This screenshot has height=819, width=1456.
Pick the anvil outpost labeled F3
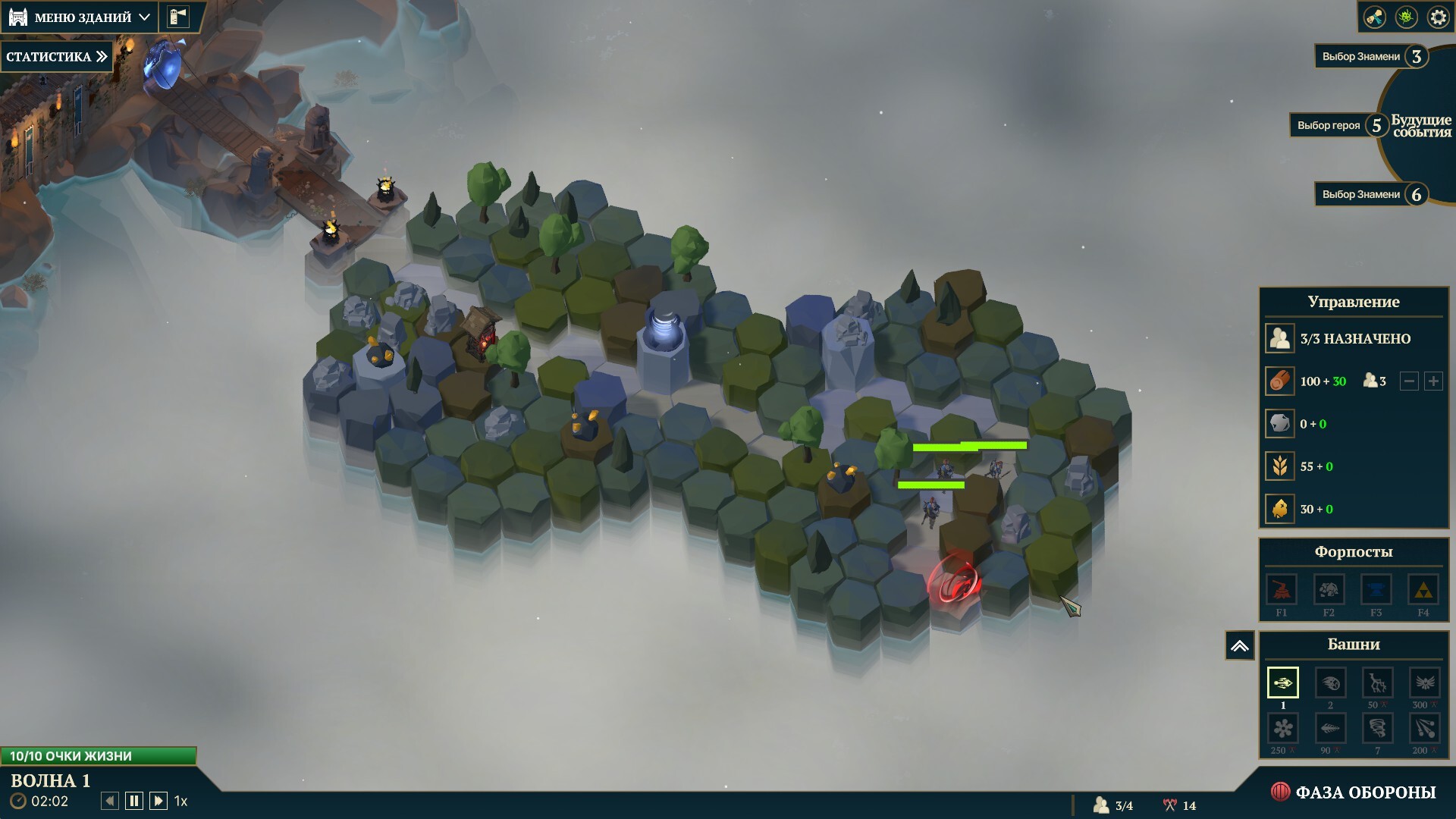pyautogui.click(x=1376, y=591)
